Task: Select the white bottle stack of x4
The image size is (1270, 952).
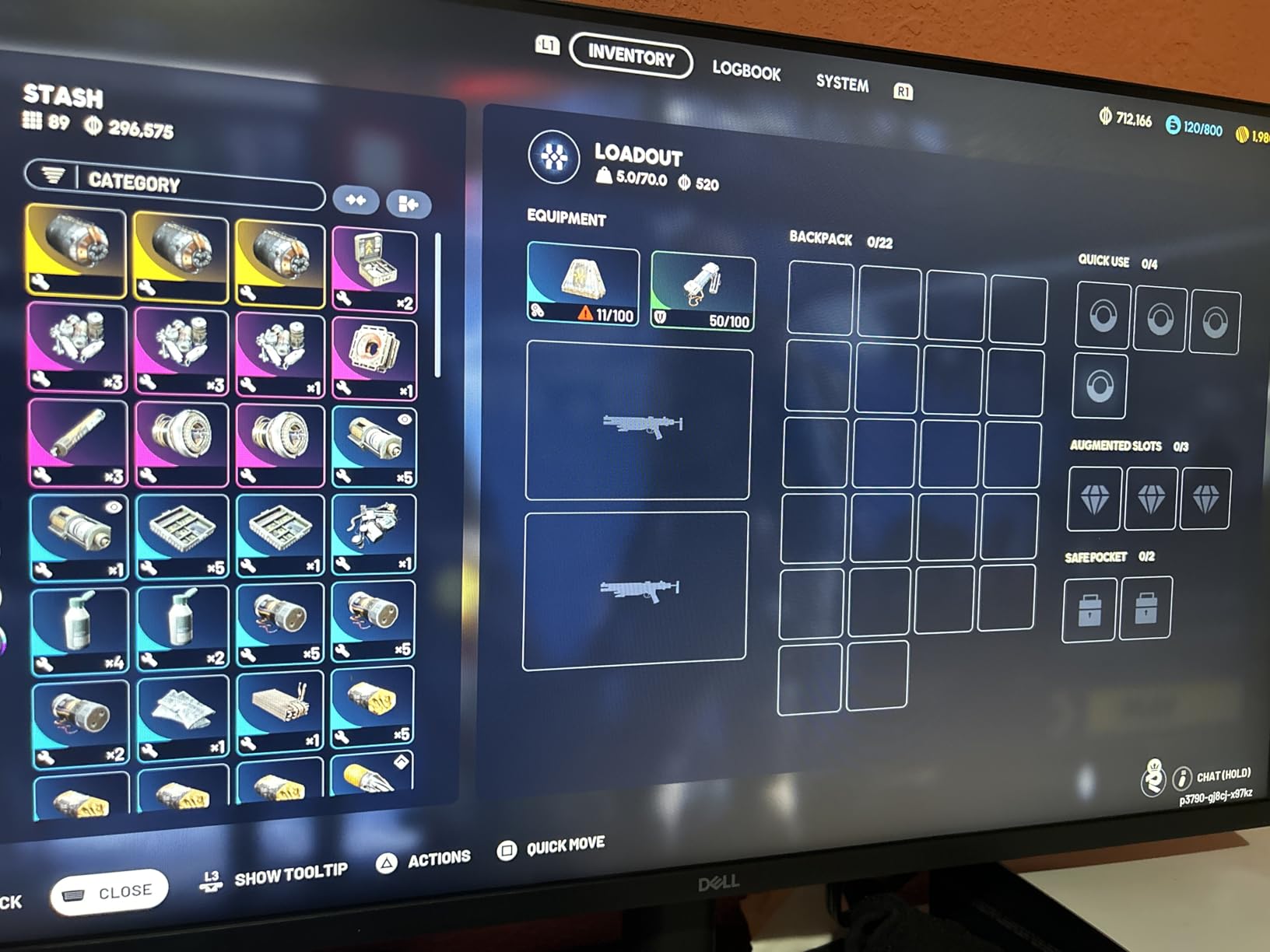Action: coord(79,629)
